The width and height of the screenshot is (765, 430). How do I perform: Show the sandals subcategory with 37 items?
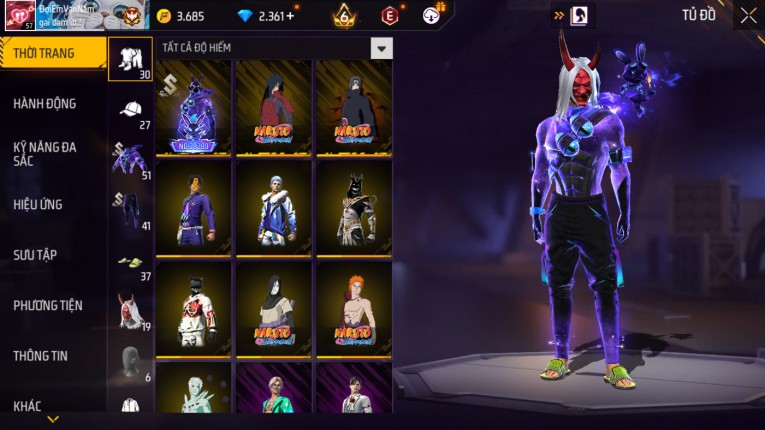tap(131, 263)
